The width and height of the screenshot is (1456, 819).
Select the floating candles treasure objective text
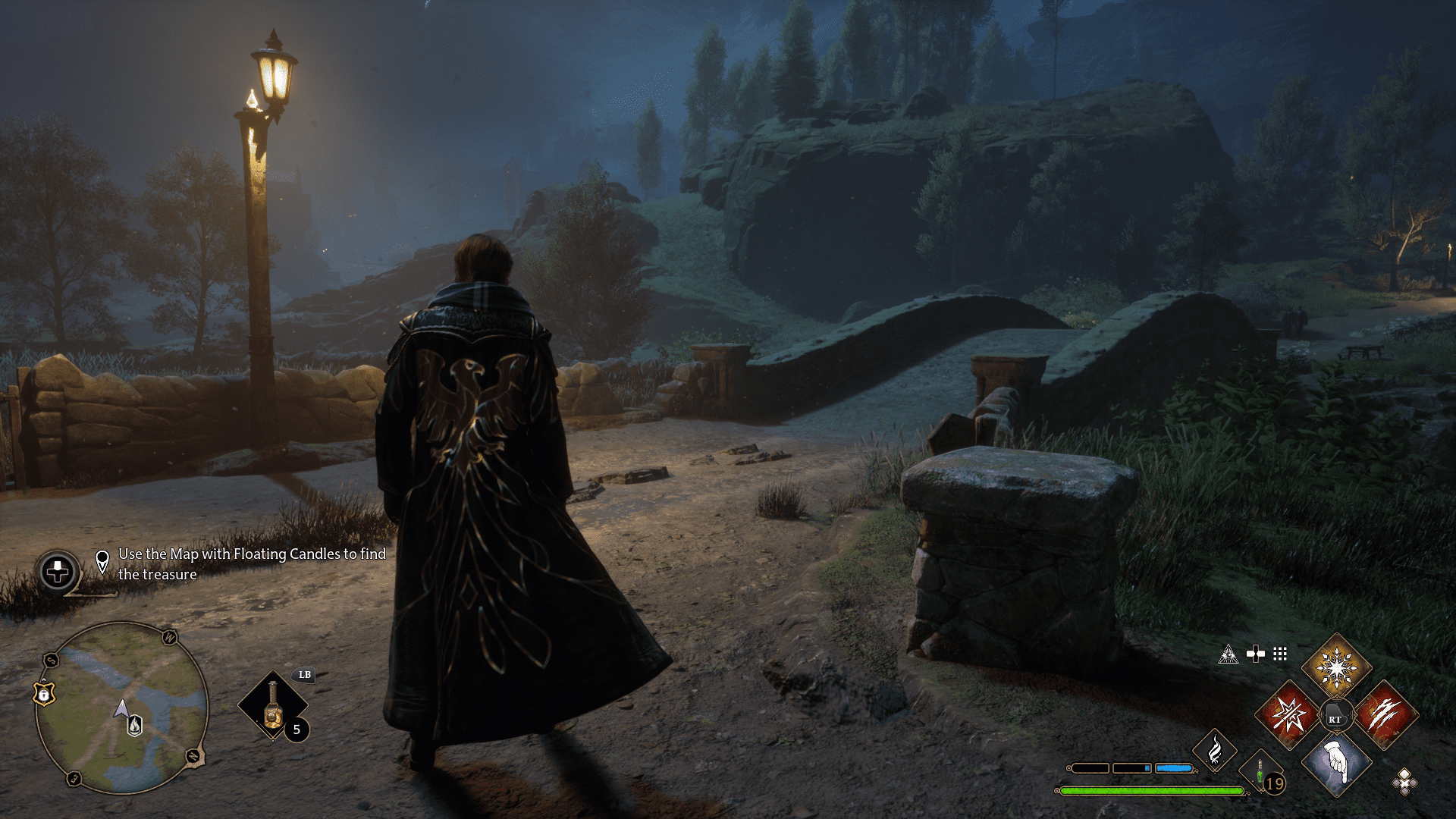point(251,564)
